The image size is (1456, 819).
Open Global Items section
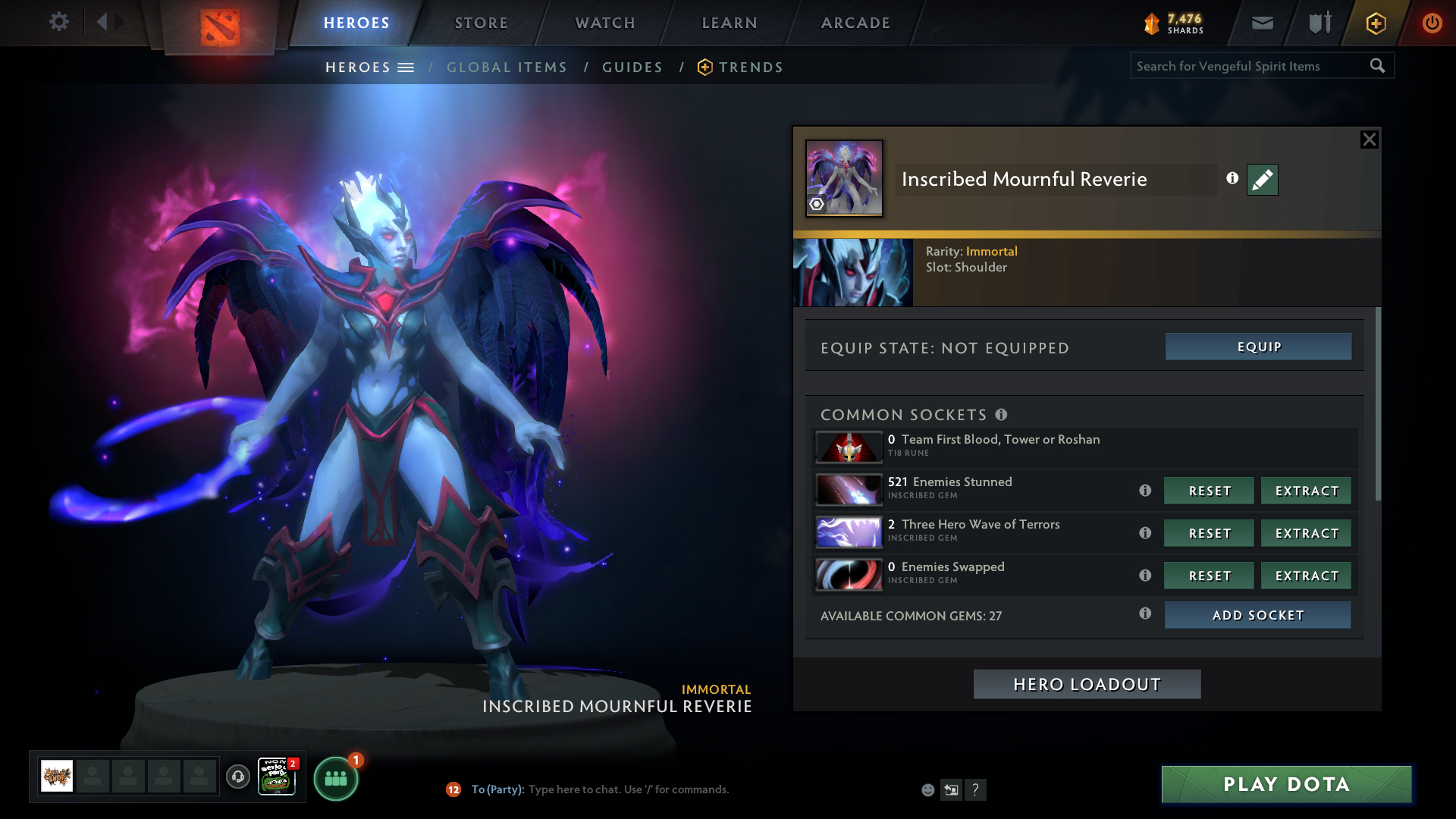click(507, 67)
